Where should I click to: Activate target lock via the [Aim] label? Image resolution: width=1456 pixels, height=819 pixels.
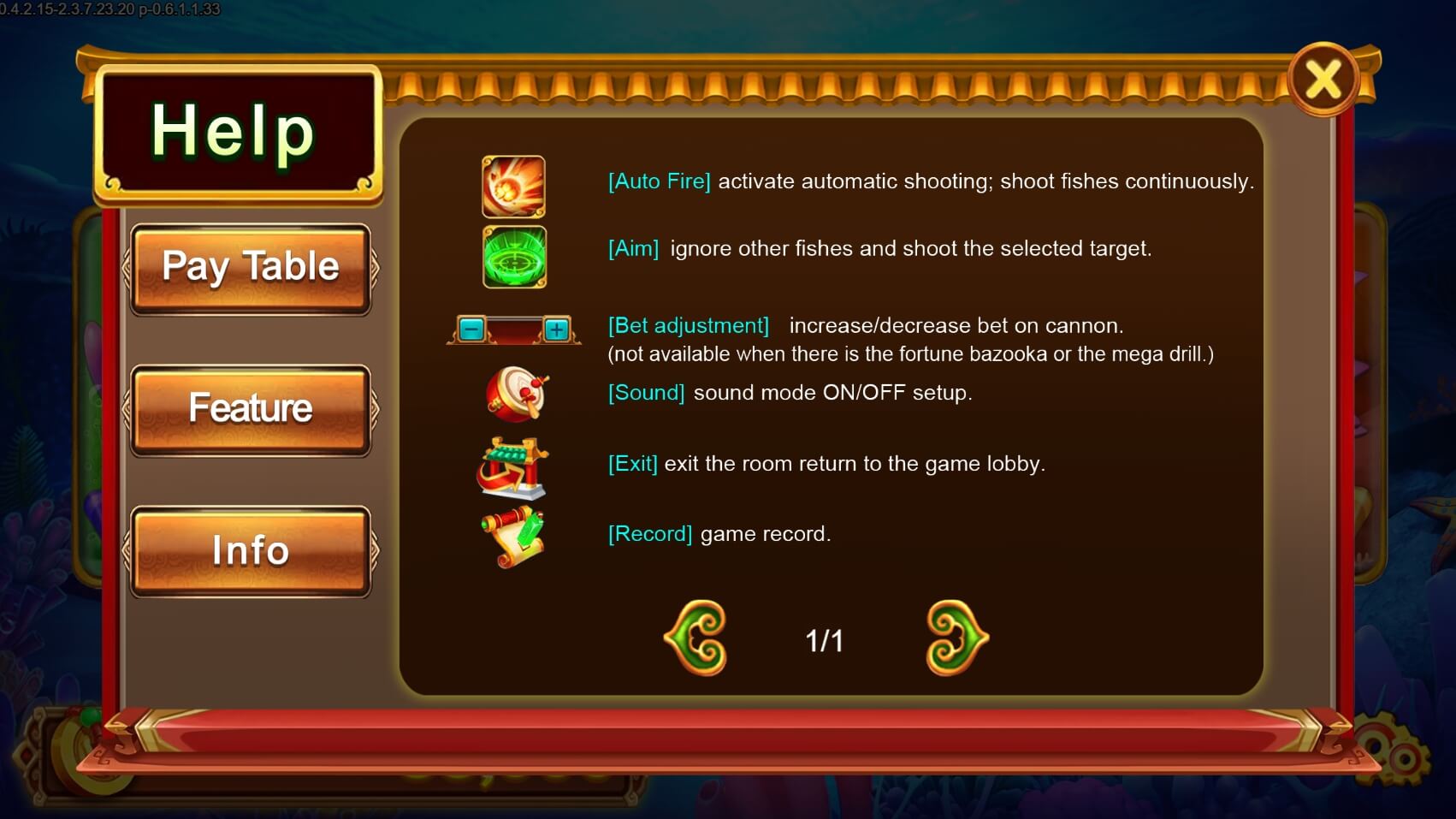pos(633,248)
